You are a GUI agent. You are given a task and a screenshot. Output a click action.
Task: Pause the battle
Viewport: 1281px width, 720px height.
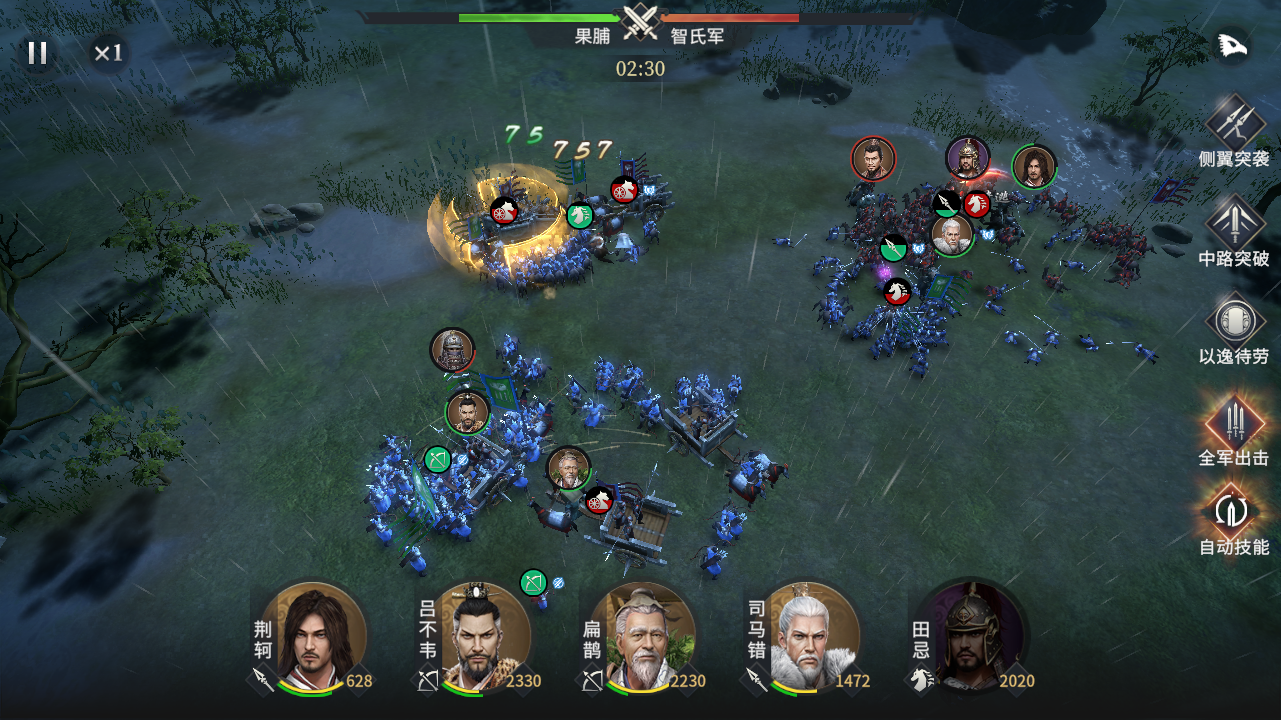(38, 53)
